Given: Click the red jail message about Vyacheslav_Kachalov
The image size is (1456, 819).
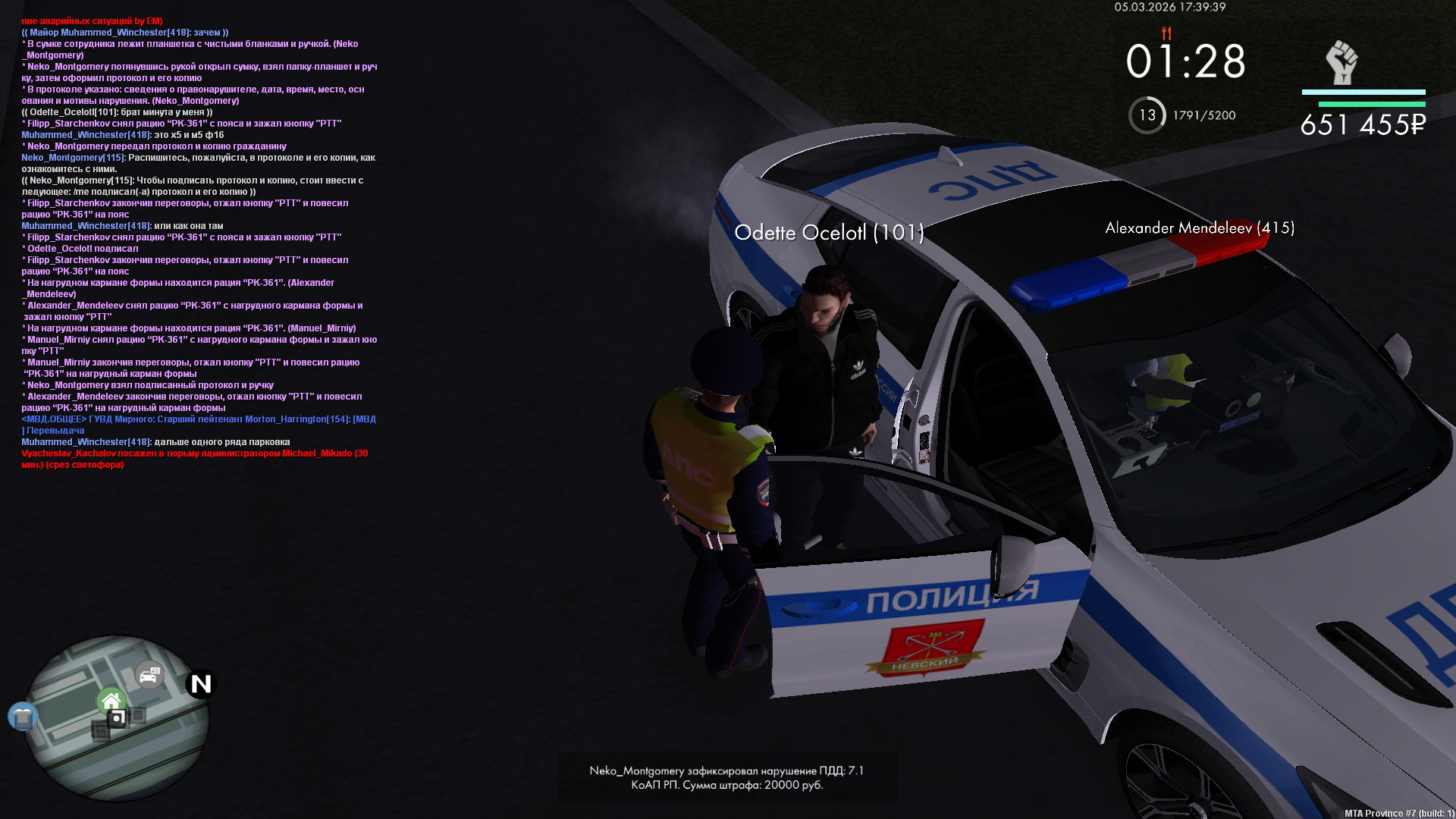Looking at the screenshot, I should (194, 459).
